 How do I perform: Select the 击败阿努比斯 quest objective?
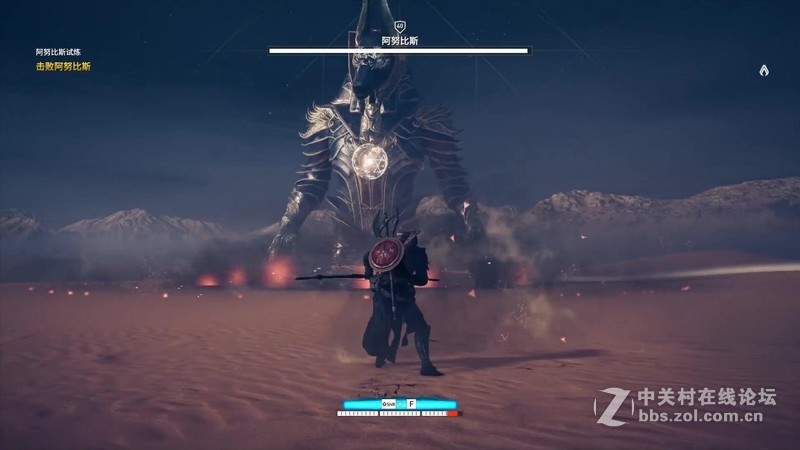63,67
